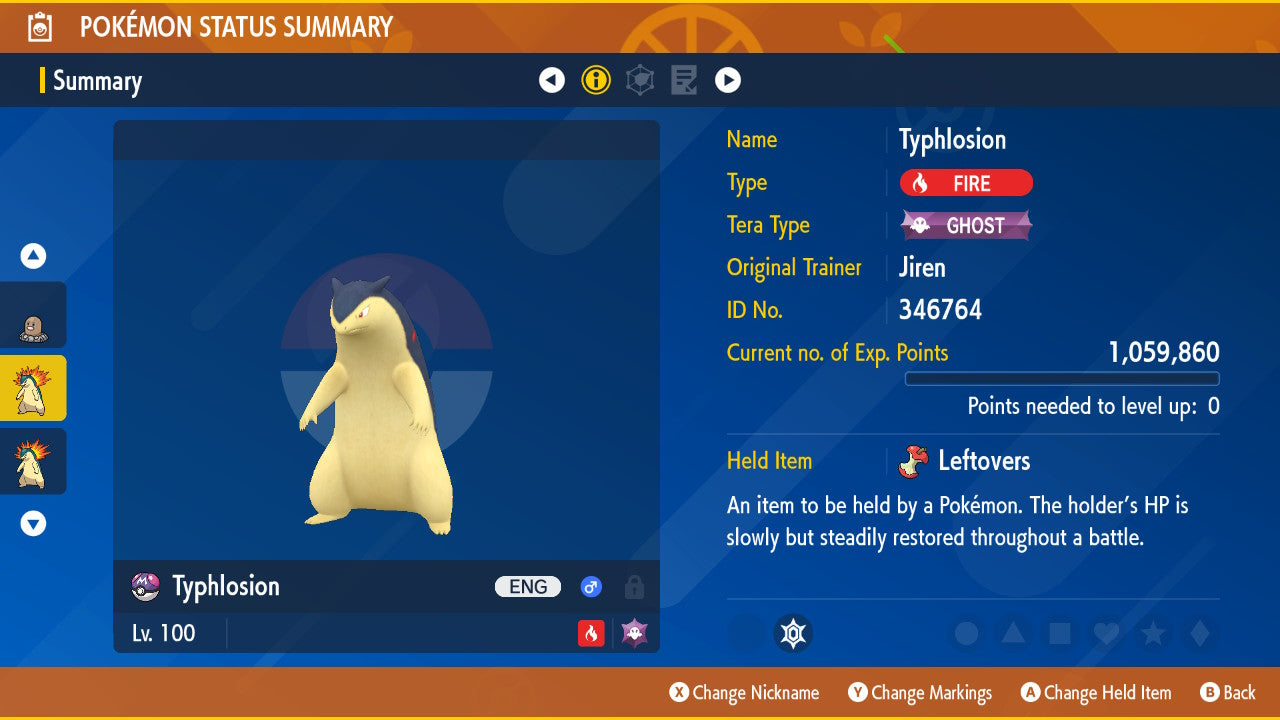
Task: Toggle the circle marking
Action: tap(966, 633)
